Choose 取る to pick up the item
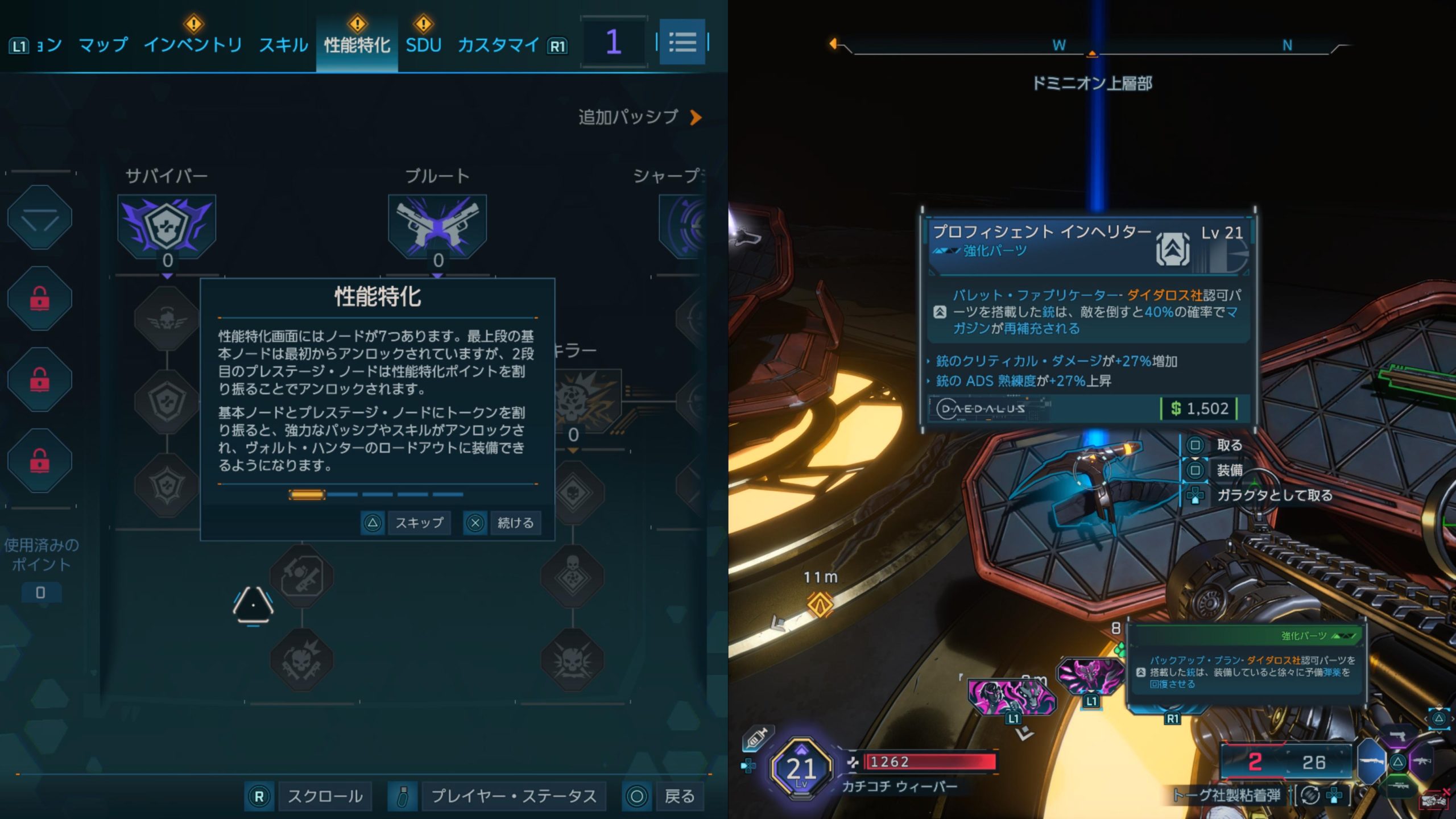1456x819 pixels. pyautogui.click(x=1228, y=445)
